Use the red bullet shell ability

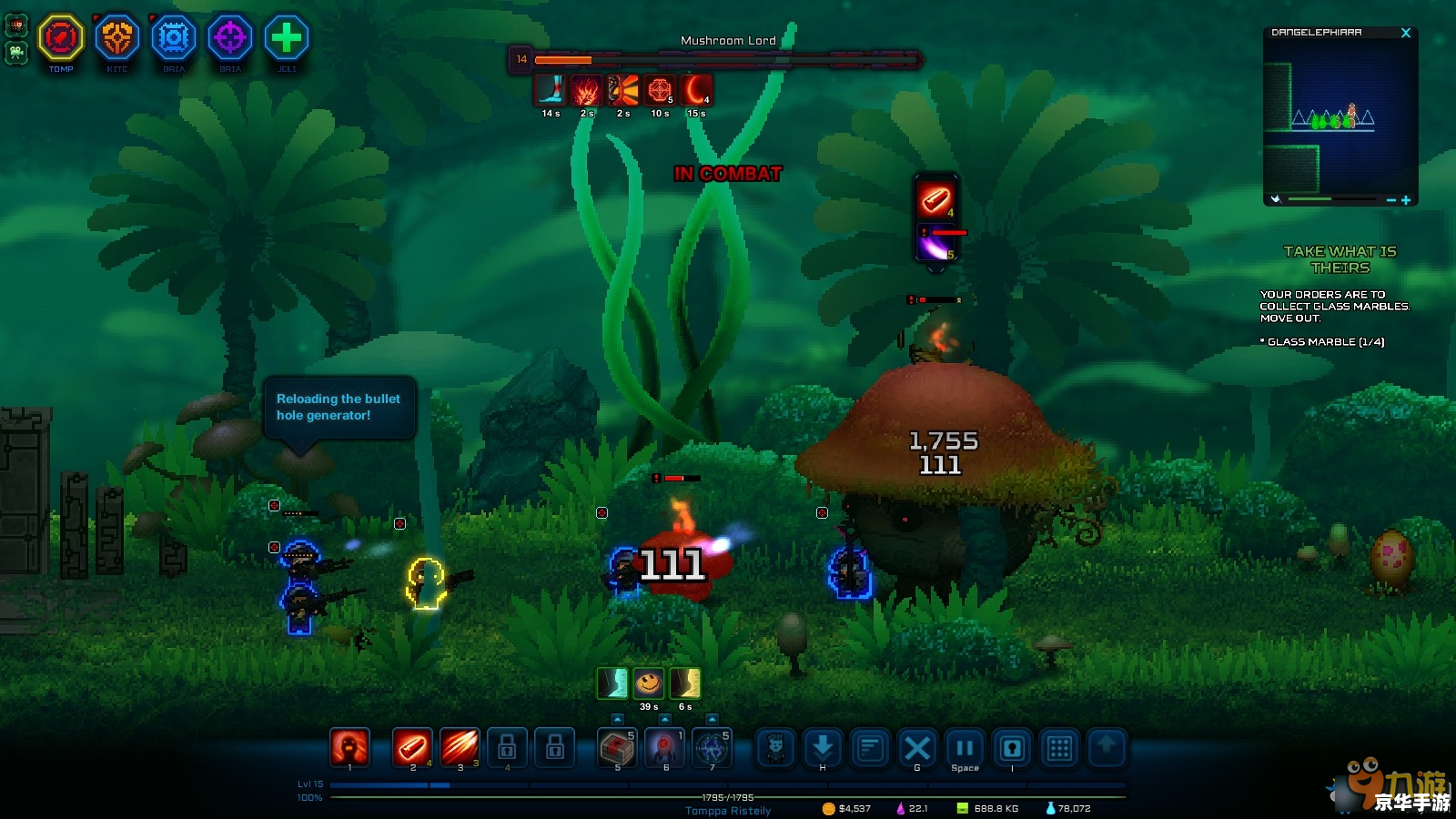click(x=412, y=748)
